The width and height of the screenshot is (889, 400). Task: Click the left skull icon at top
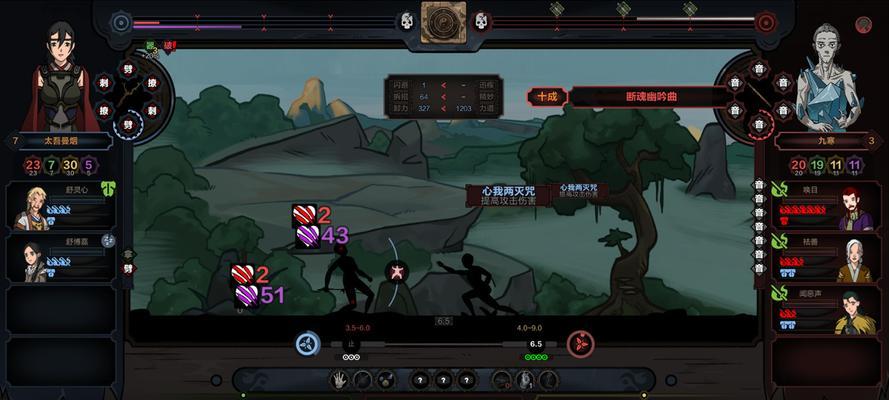tap(407, 21)
